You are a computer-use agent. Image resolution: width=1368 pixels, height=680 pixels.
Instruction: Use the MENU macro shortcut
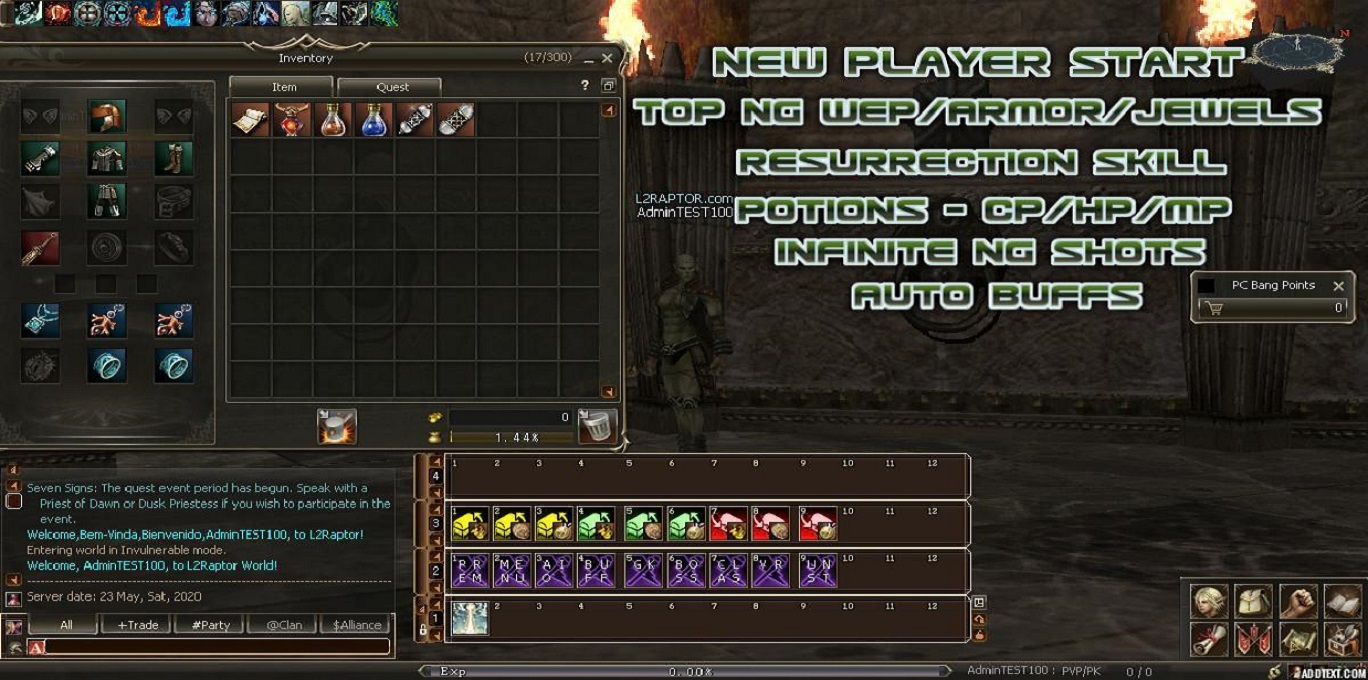pyautogui.click(x=513, y=571)
